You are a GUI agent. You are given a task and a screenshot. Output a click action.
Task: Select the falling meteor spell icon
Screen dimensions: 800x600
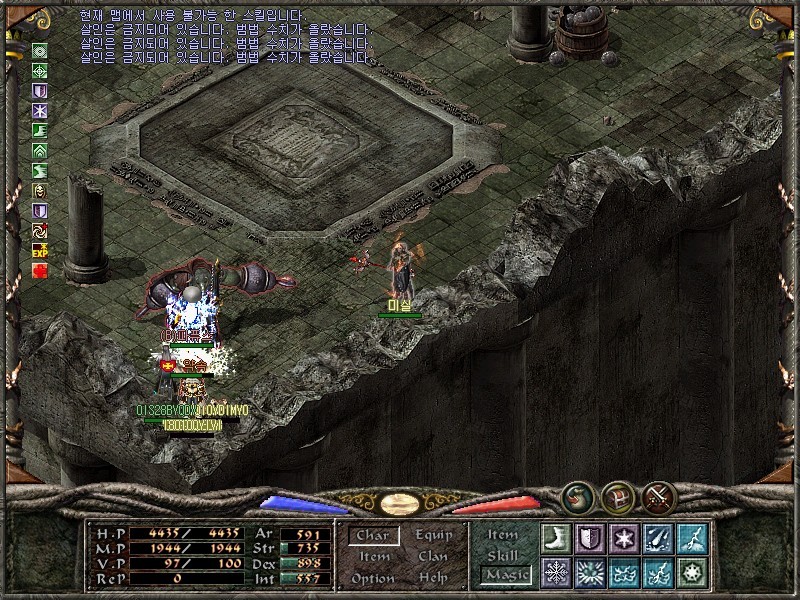click(x=658, y=538)
